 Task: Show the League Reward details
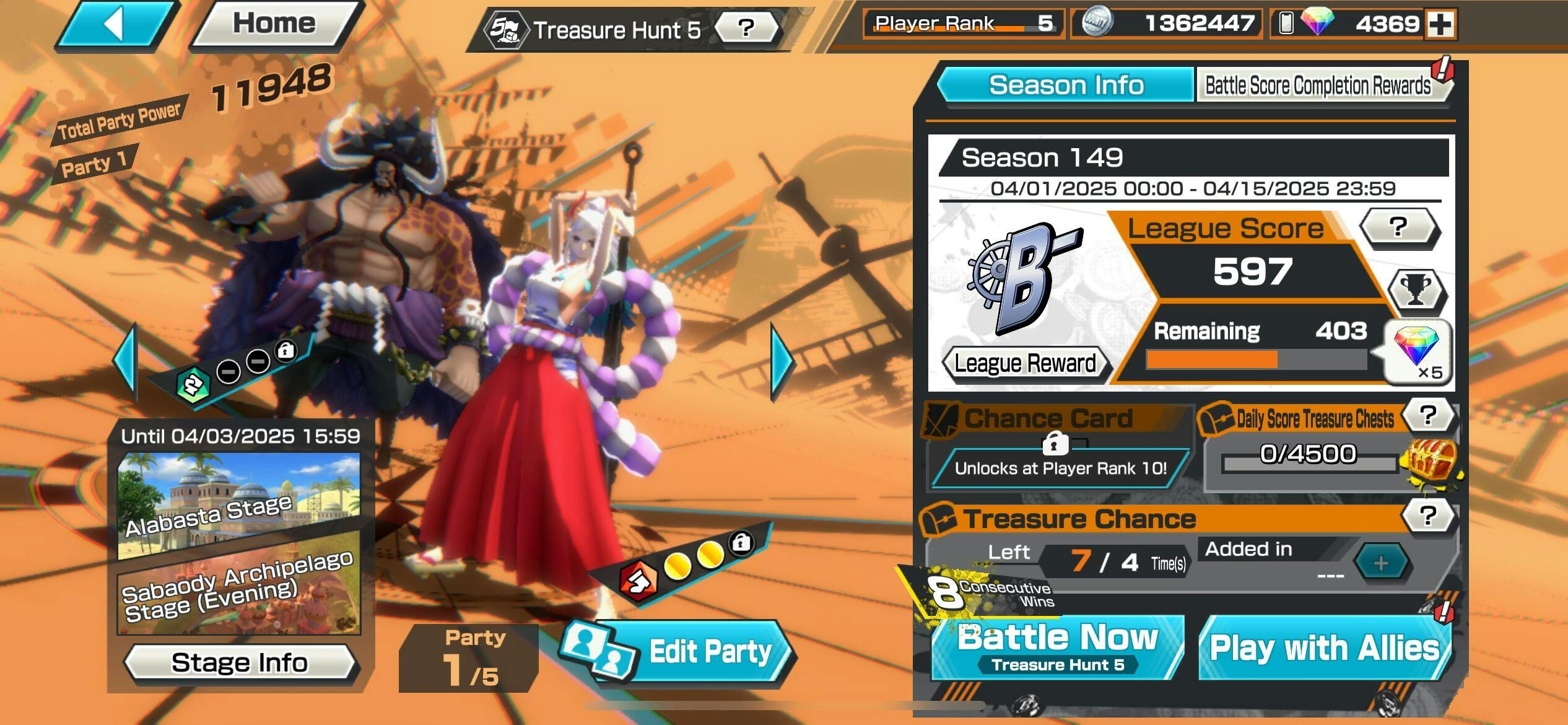[x=1025, y=364]
